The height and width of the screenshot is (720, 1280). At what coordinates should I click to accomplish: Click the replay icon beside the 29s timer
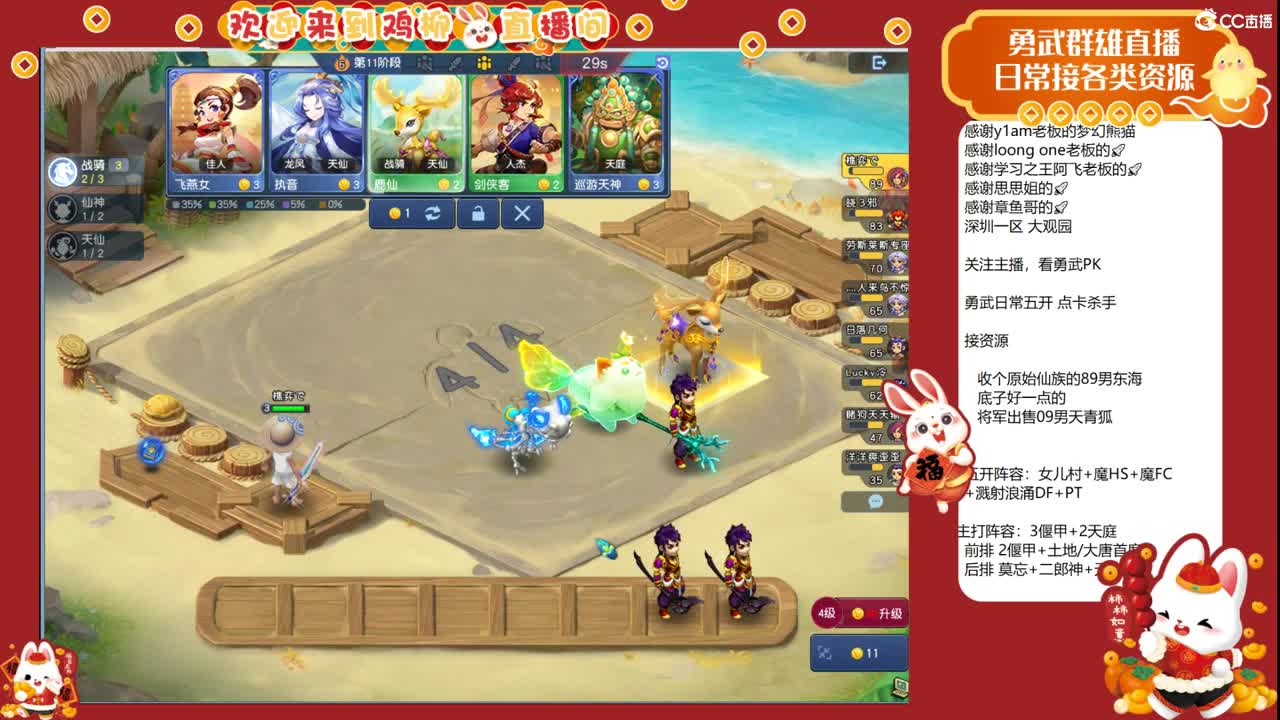(662, 62)
